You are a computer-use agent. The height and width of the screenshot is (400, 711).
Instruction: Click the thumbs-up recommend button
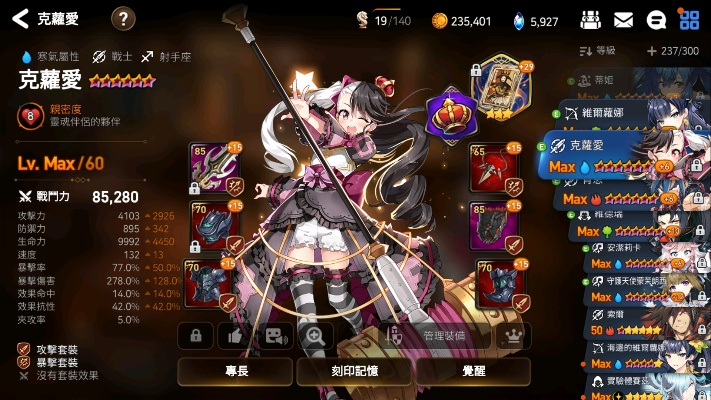(x=236, y=336)
